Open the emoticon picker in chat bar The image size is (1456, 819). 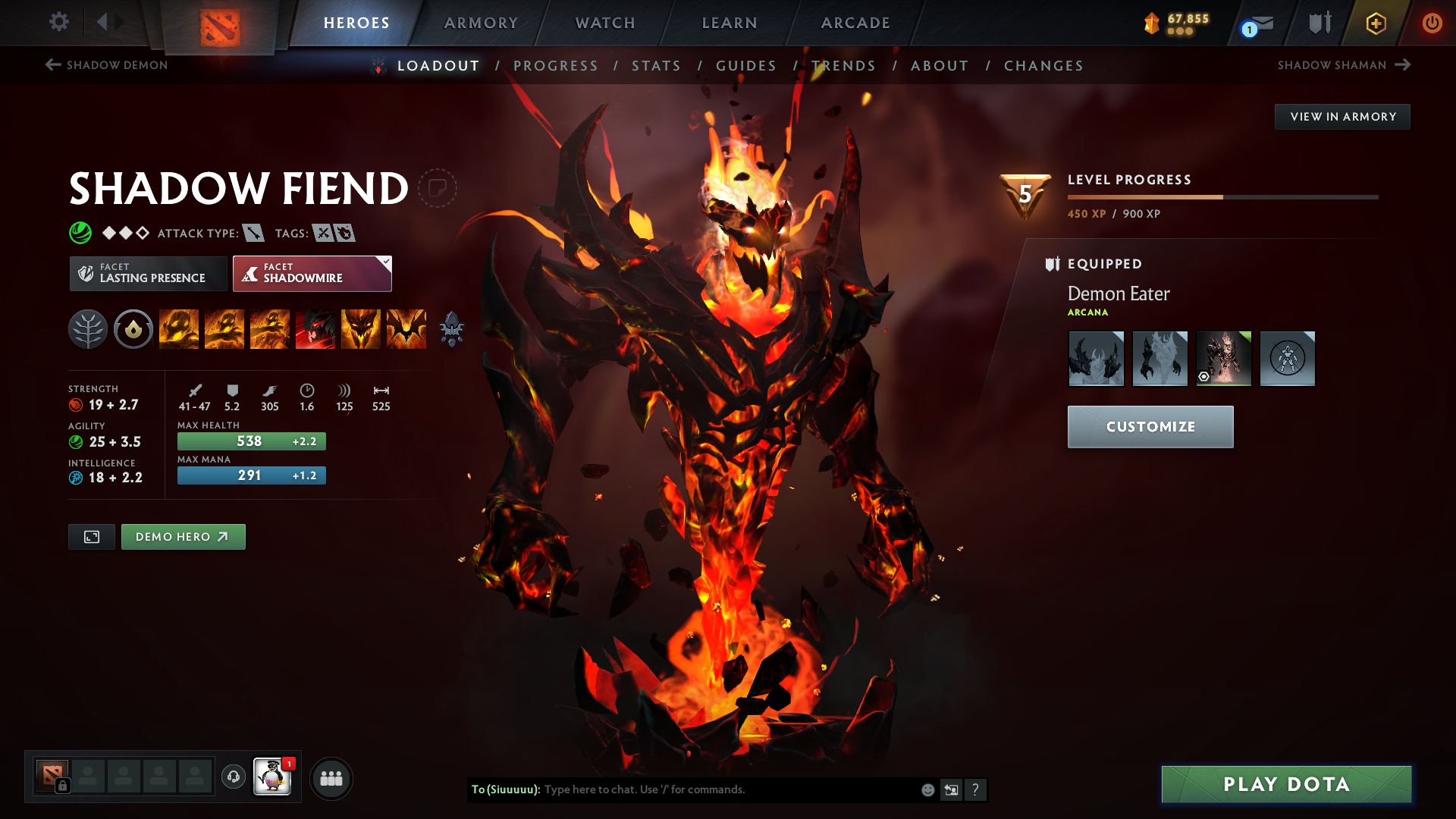(x=927, y=789)
